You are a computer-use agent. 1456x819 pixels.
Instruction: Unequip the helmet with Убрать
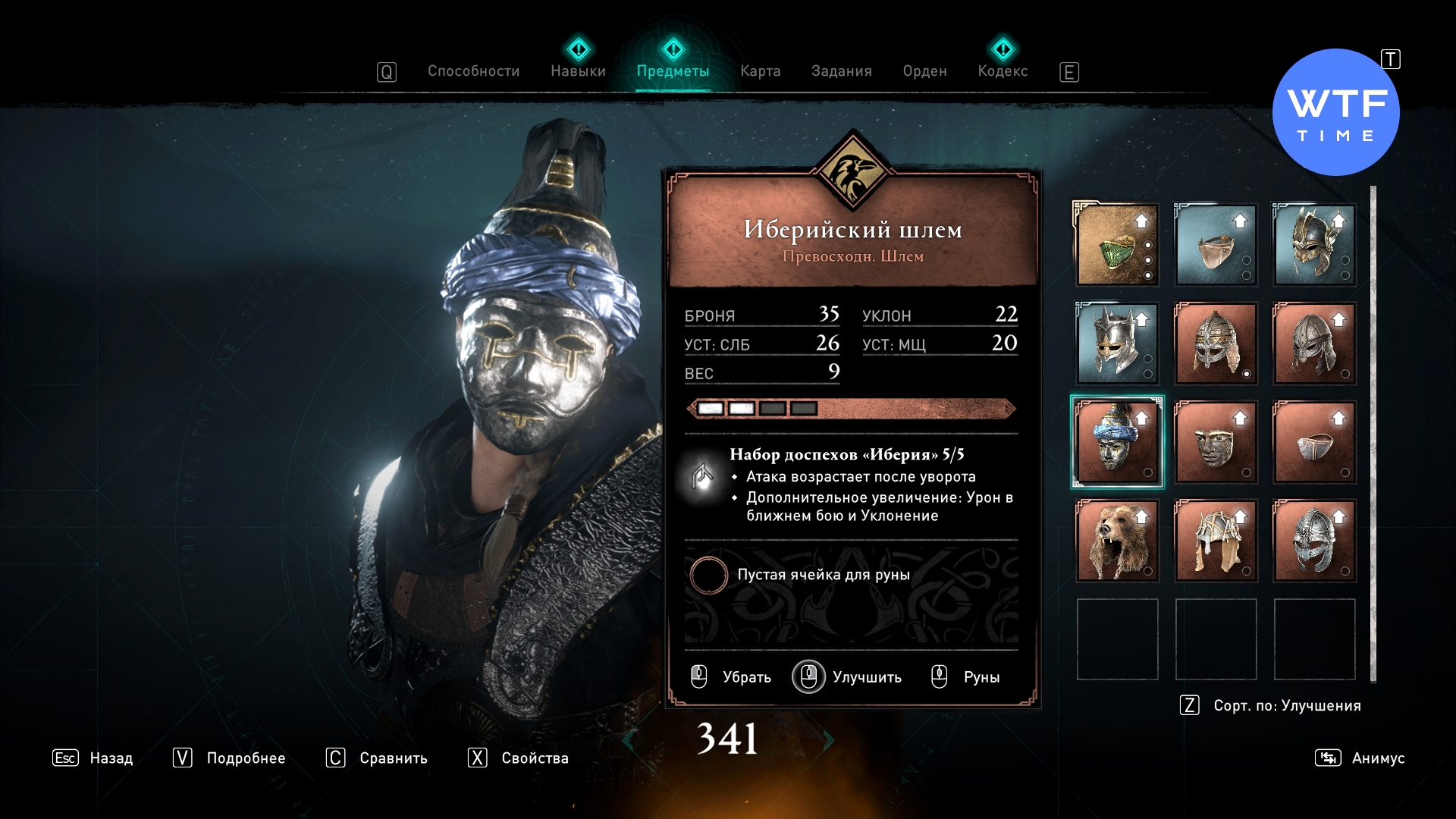[732, 676]
